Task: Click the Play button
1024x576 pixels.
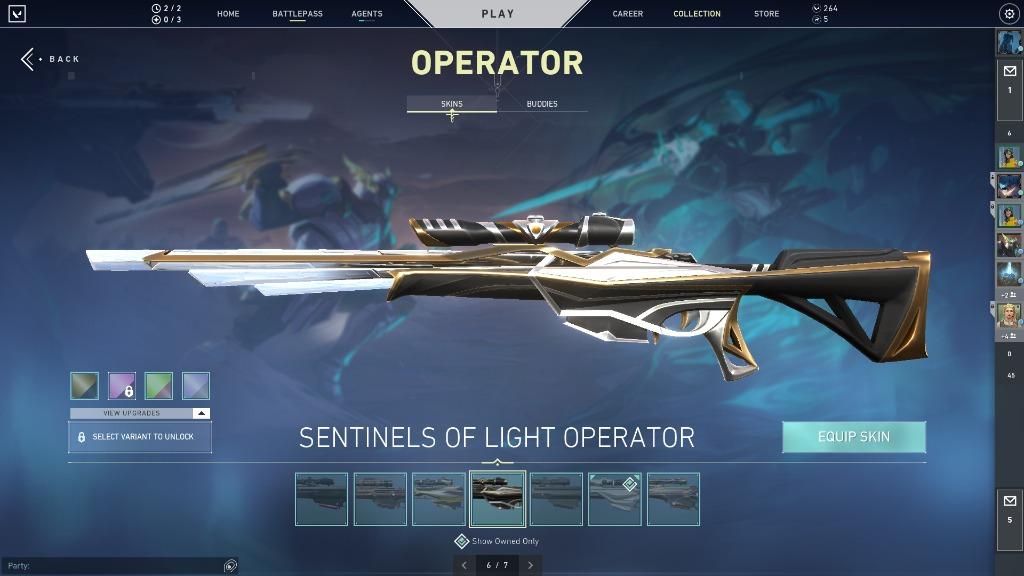Action: (x=497, y=14)
